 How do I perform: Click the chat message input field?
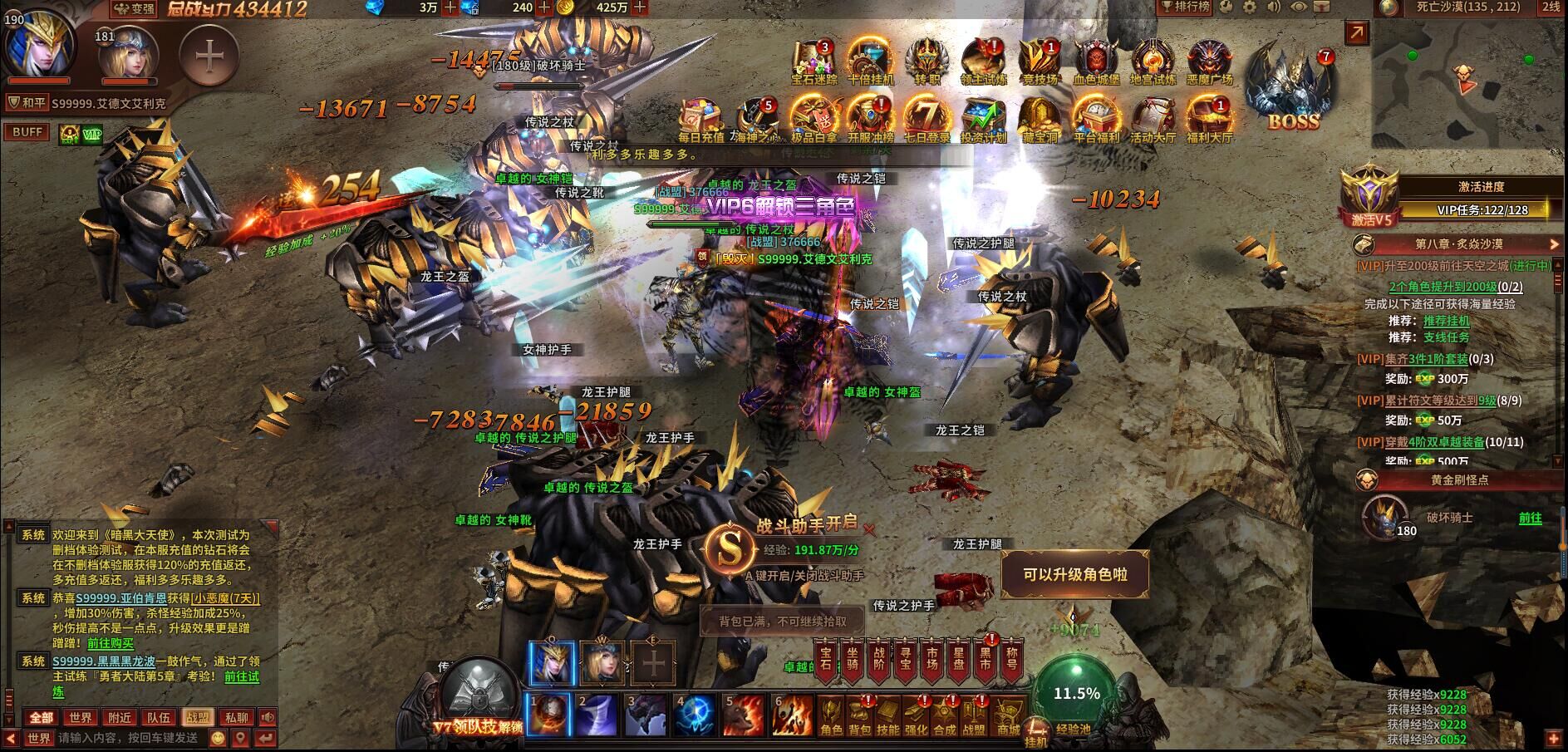[x=129, y=738]
